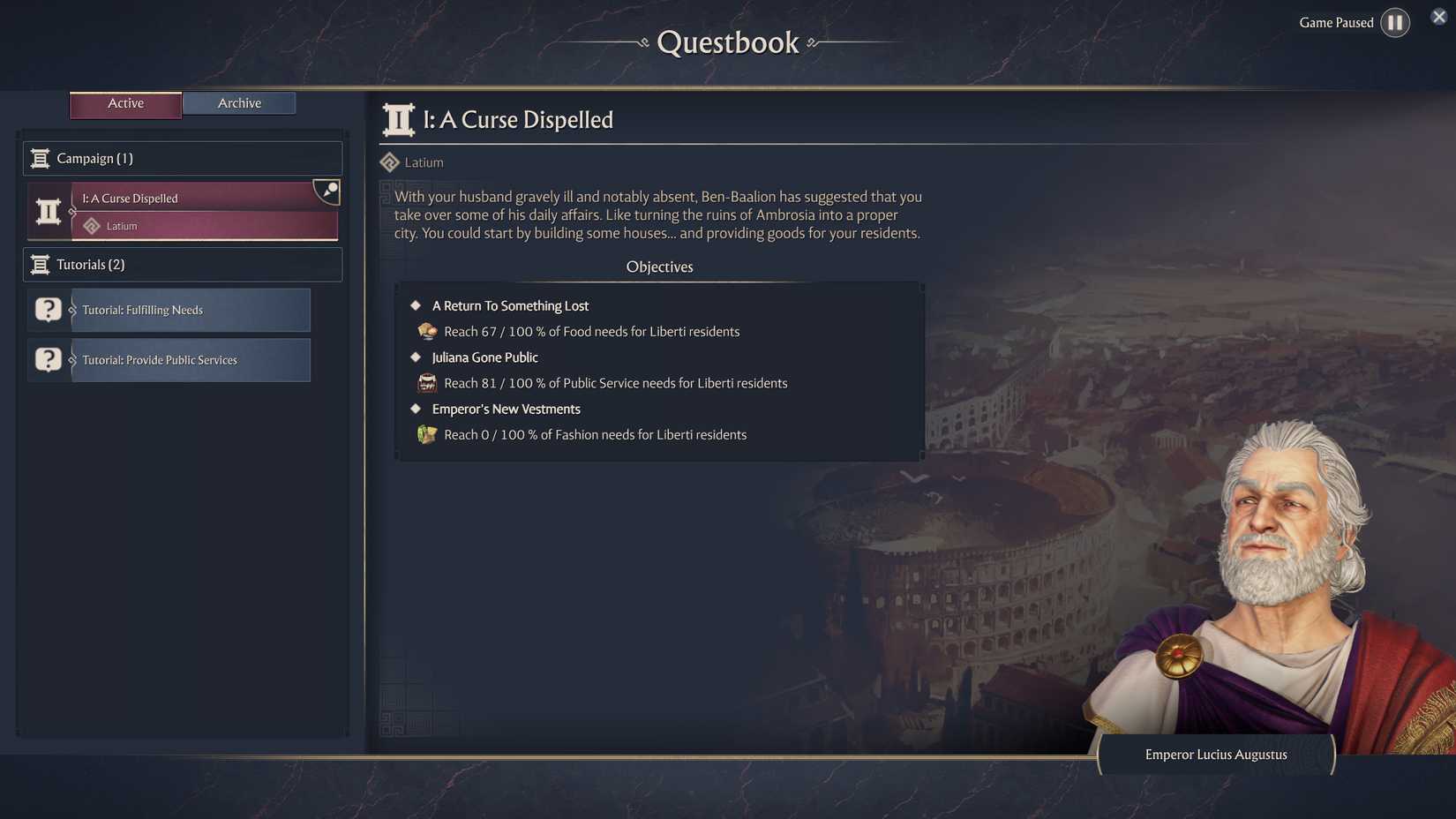Screen dimensions: 1456x819
Task: Click the scroll icon next to Tutorials (2)
Action: coord(40,264)
